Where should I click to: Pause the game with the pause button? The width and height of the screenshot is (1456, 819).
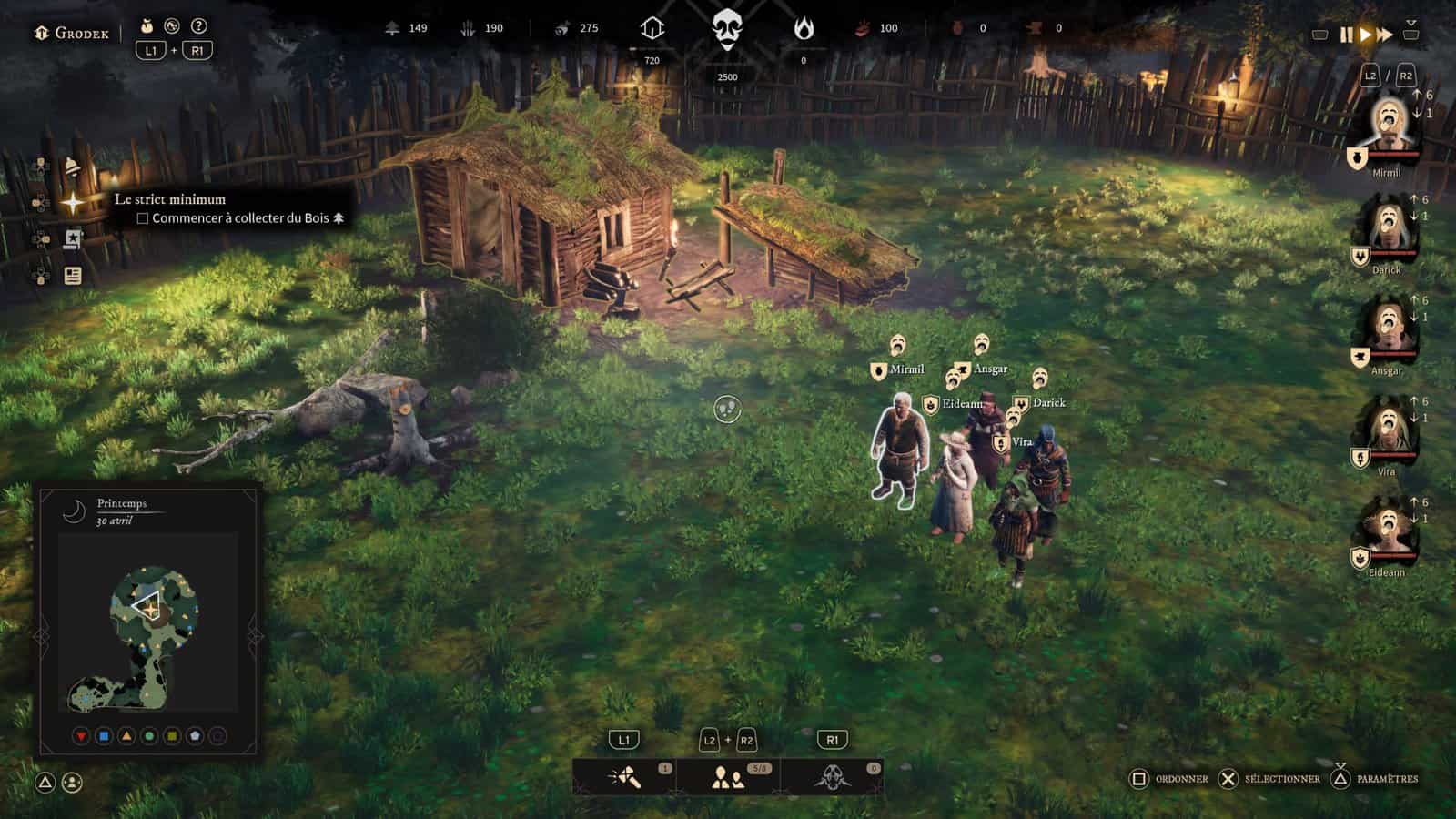click(x=1346, y=35)
